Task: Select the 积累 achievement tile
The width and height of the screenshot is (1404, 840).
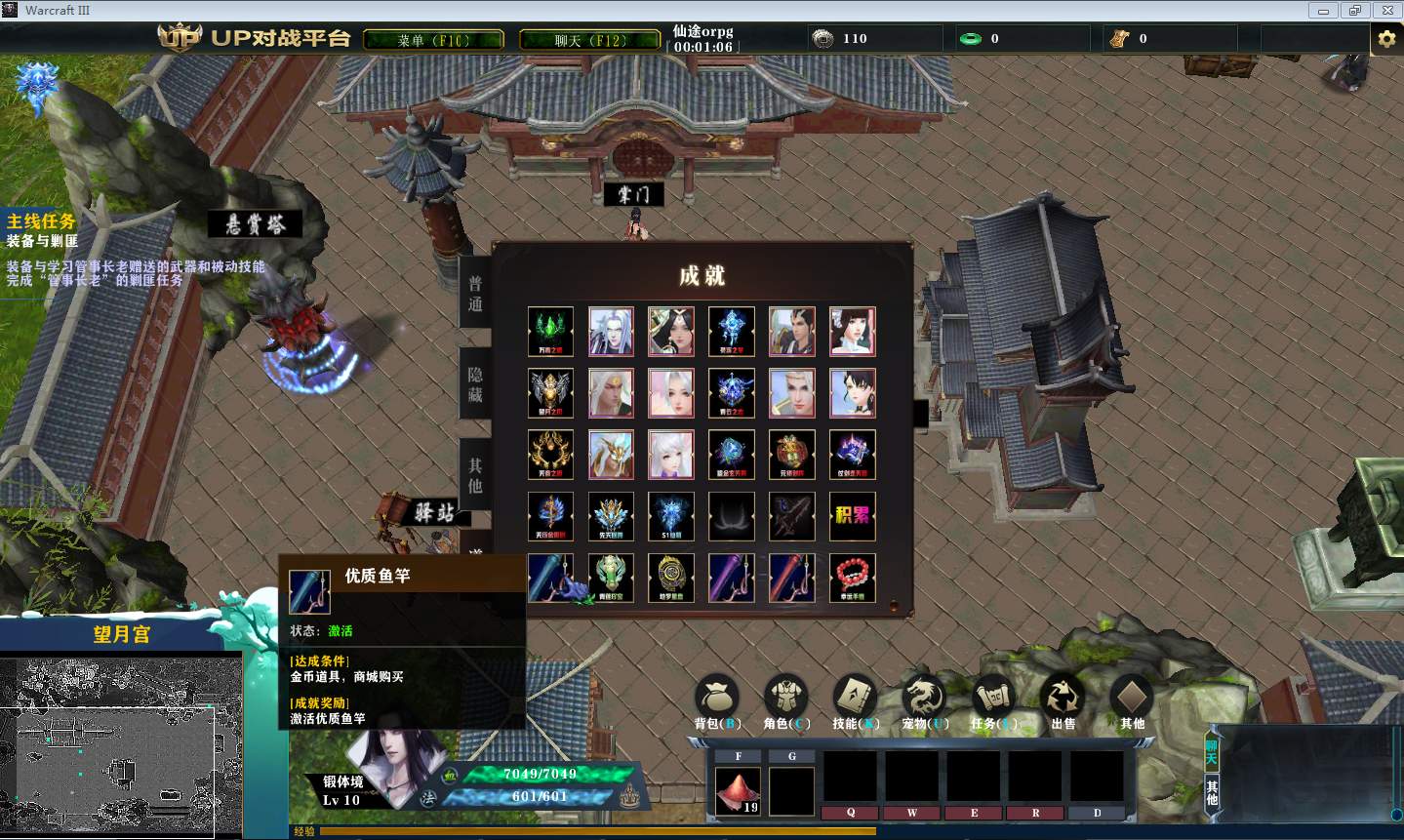Action: (852, 515)
